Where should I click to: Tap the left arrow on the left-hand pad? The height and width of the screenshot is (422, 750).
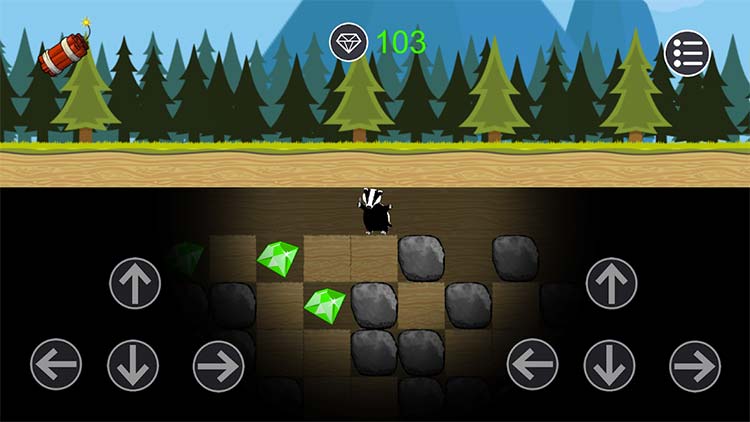point(56,365)
